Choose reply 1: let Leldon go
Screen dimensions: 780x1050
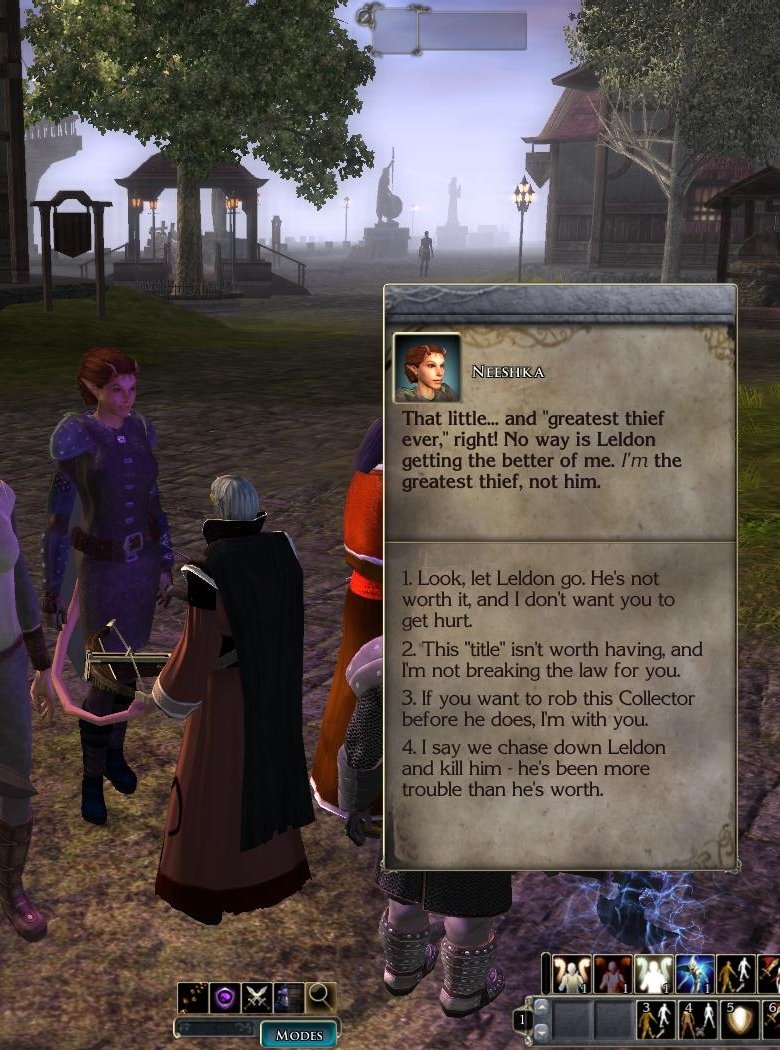pos(530,599)
